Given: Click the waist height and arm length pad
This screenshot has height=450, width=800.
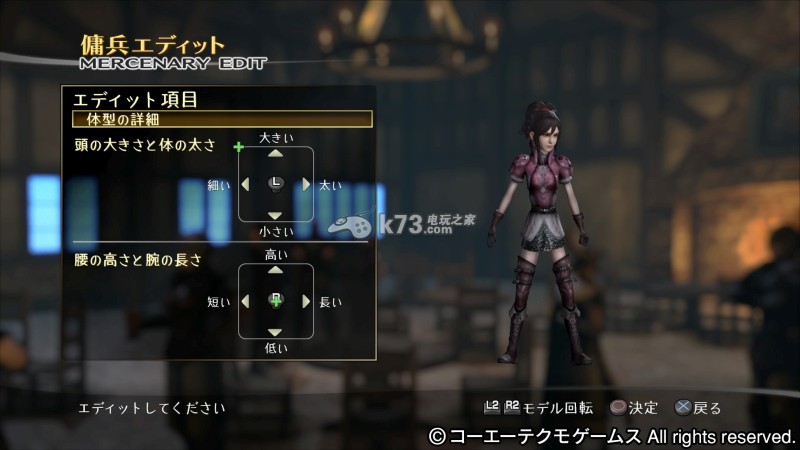Looking at the screenshot, I should (276, 301).
